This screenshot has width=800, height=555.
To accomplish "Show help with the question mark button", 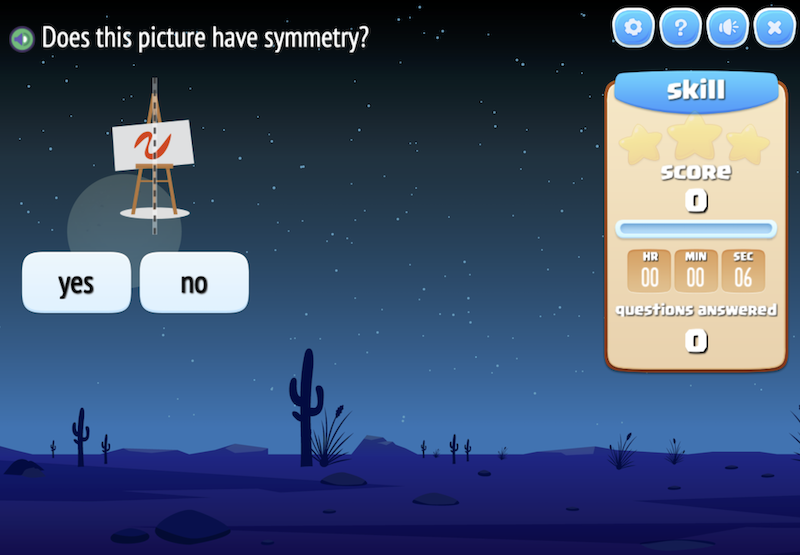I will point(680,28).
